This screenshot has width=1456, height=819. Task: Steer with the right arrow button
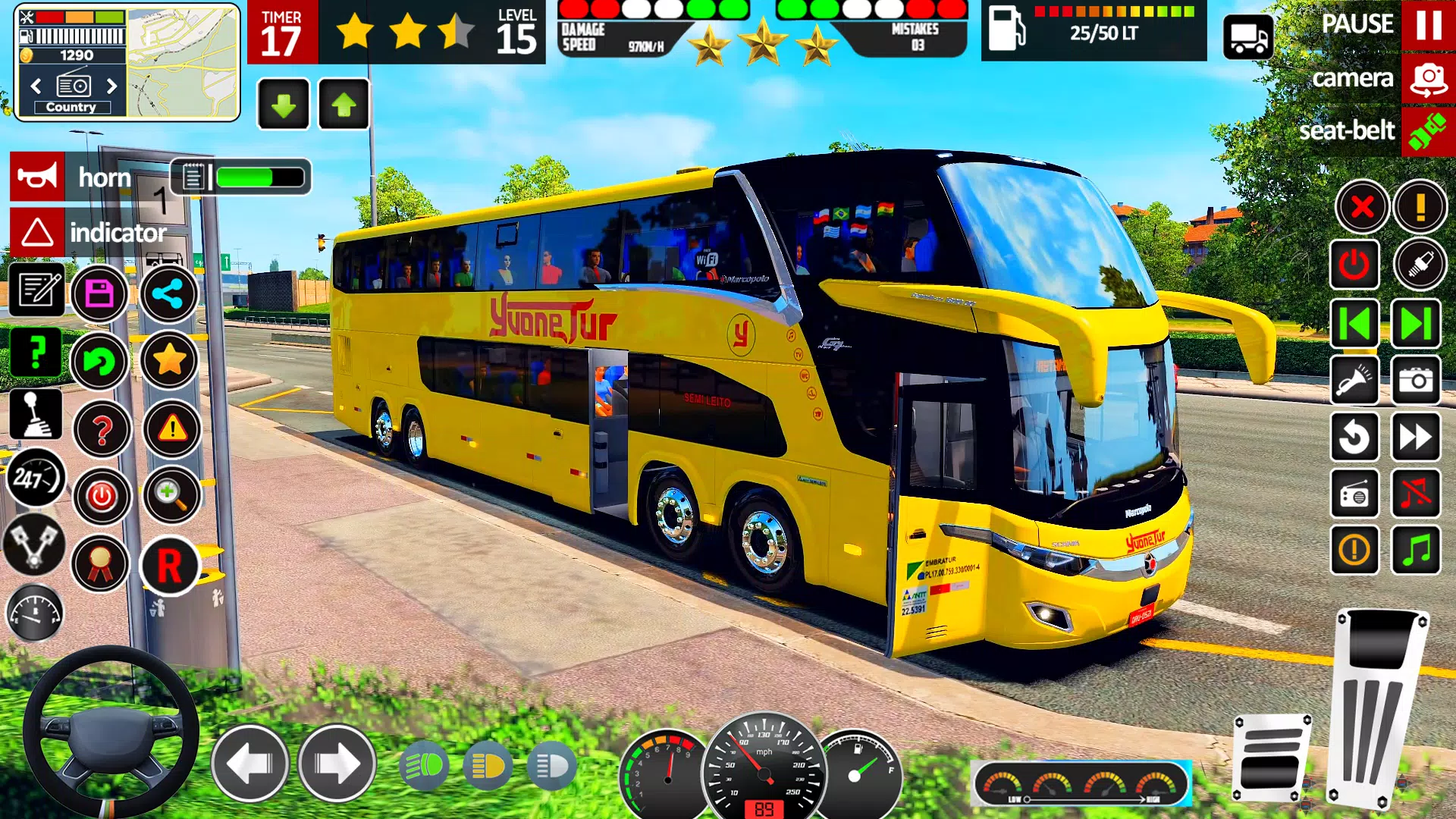(337, 764)
